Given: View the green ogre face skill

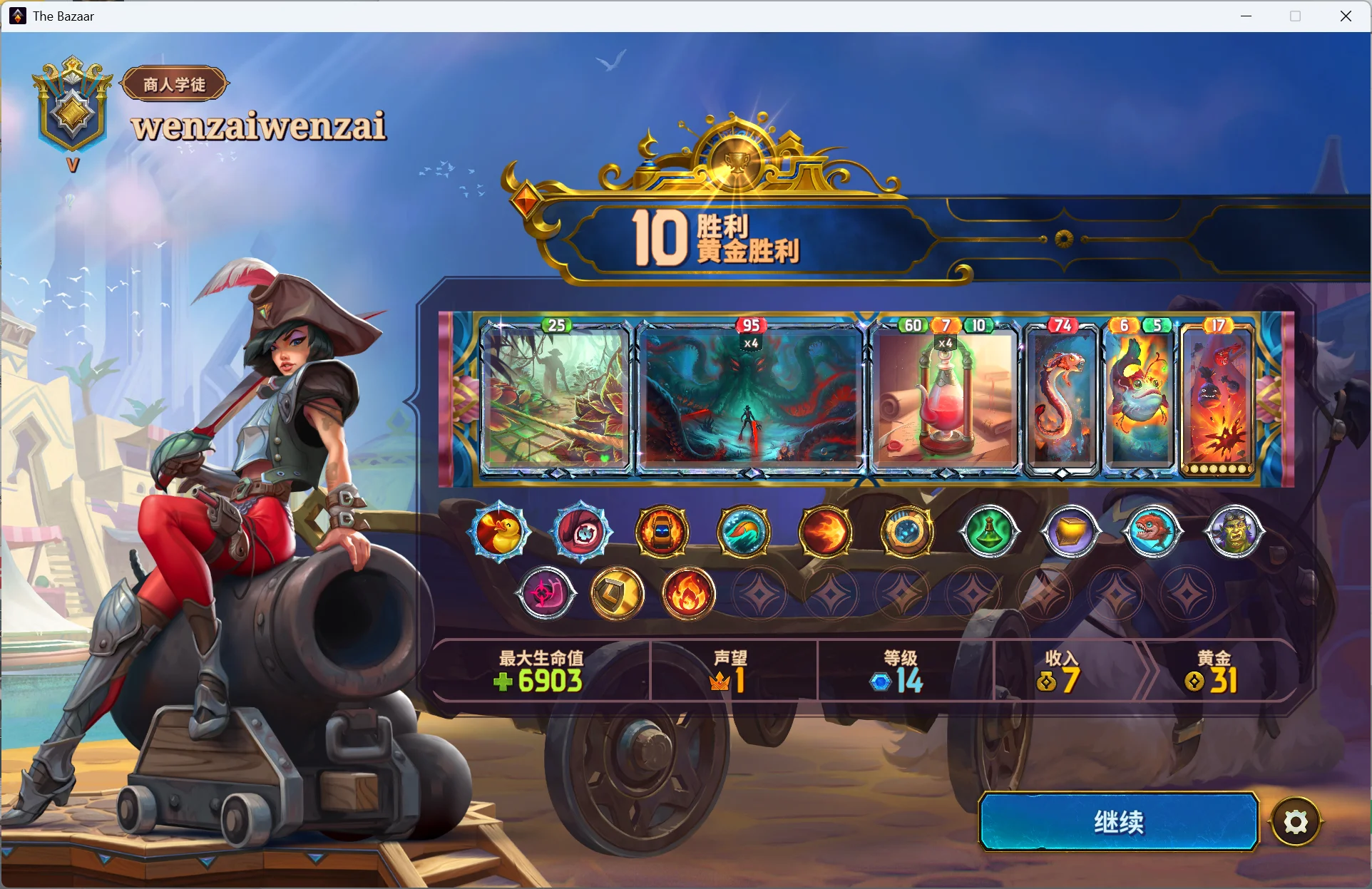Looking at the screenshot, I should 1234,532.
